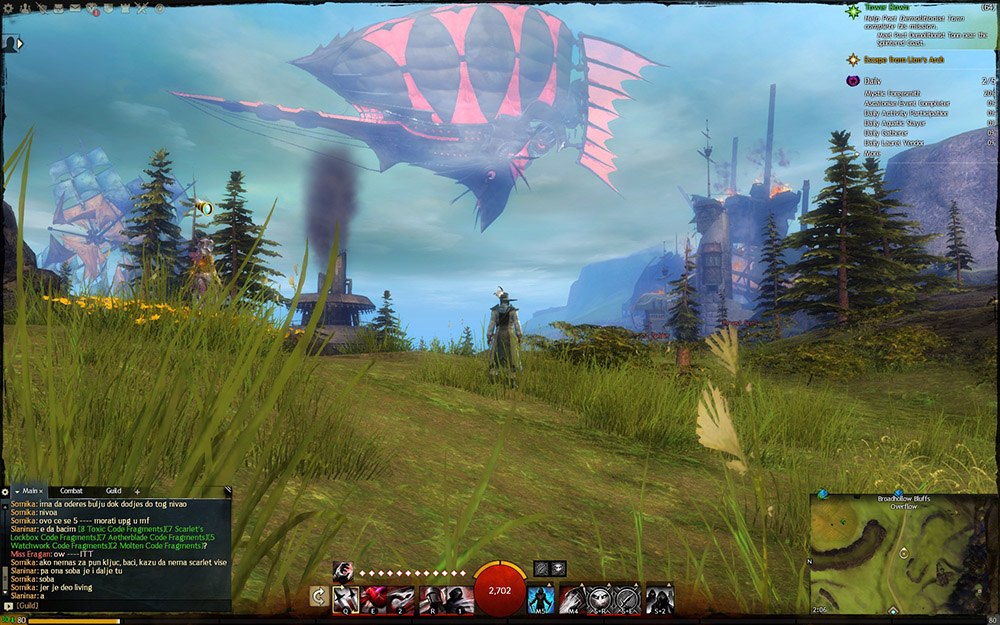Show More daily achievements
The width and height of the screenshot is (1000, 625).
click(872, 154)
